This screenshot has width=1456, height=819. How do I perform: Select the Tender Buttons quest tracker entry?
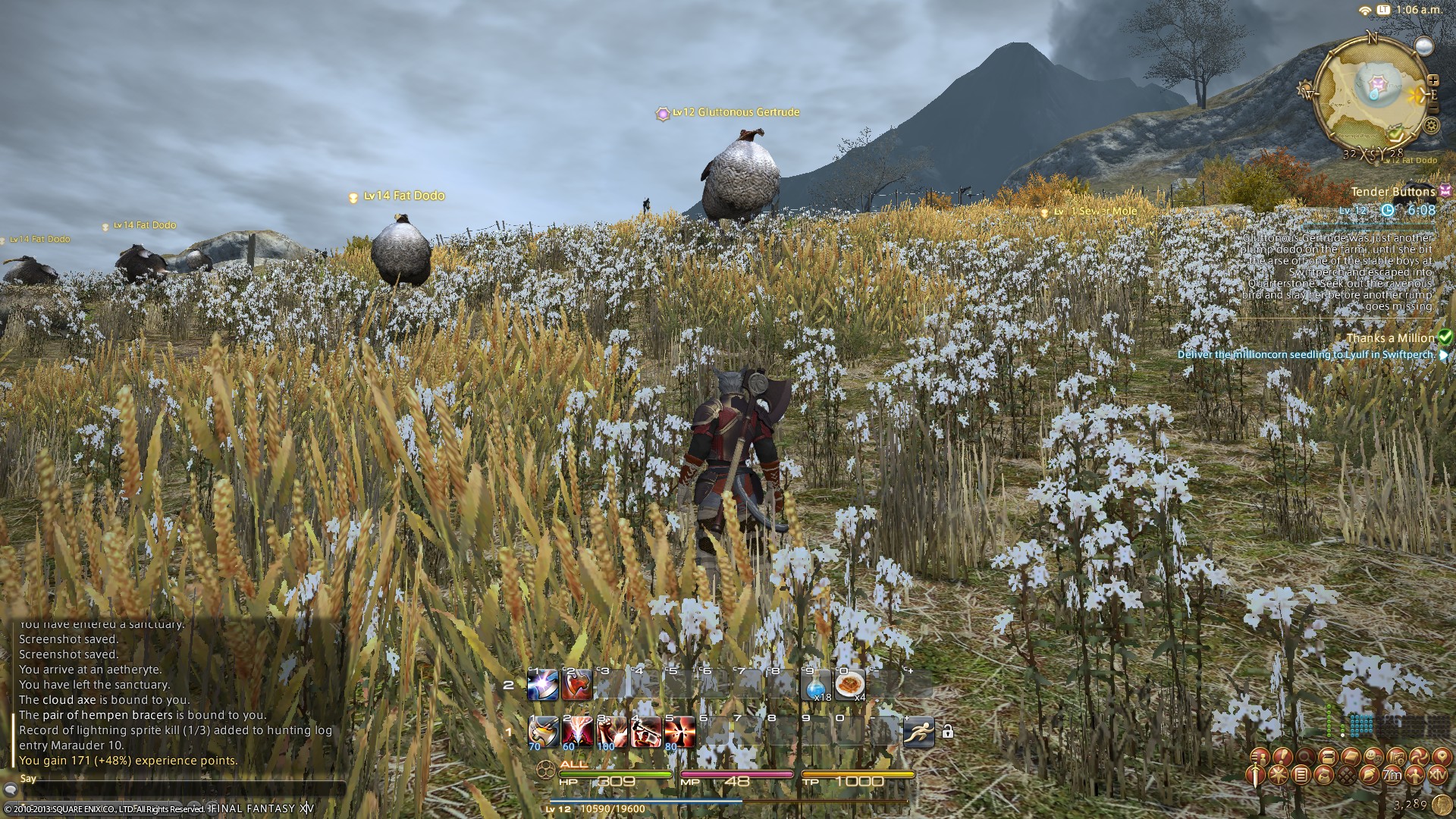pos(1392,192)
